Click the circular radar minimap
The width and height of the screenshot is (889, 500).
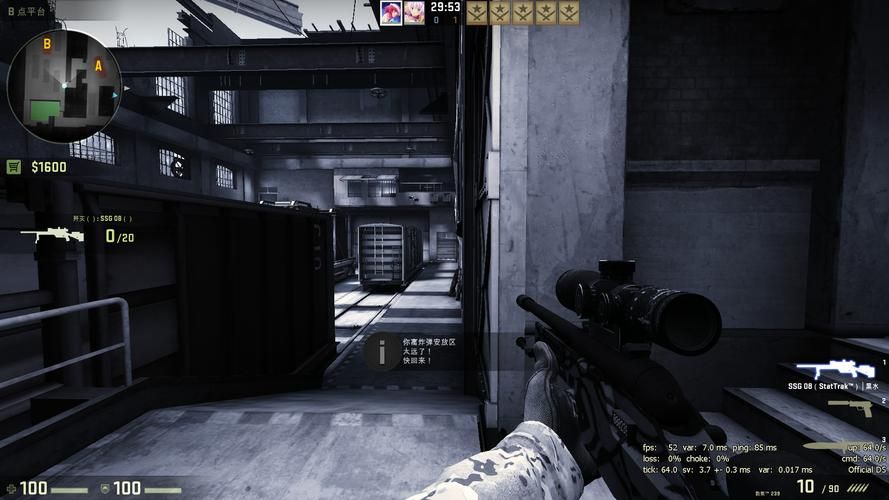click(65, 87)
